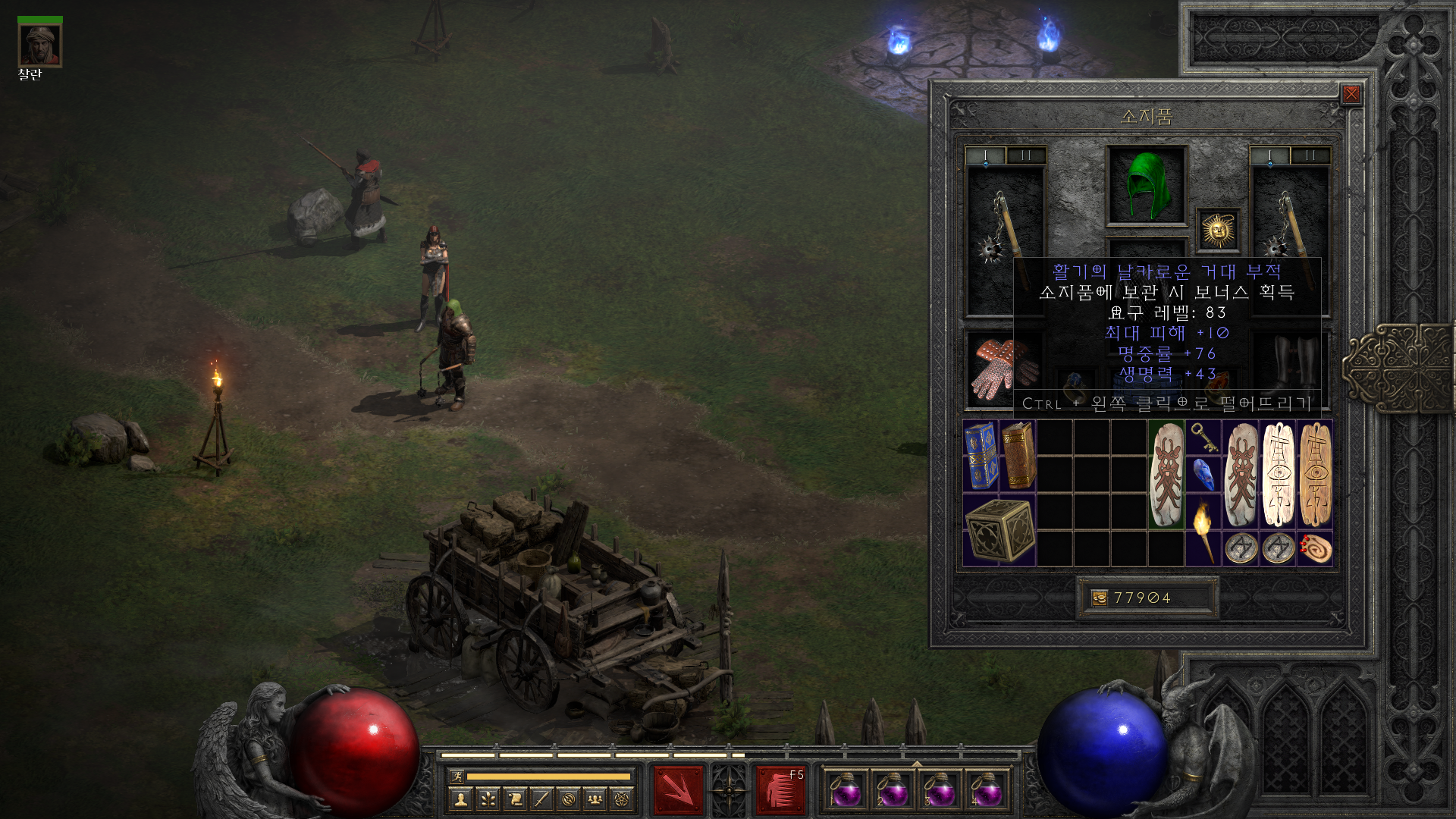The width and height of the screenshot is (1456, 819).
Task: Pick up the golden key
Action: pyautogui.click(x=1203, y=437)
